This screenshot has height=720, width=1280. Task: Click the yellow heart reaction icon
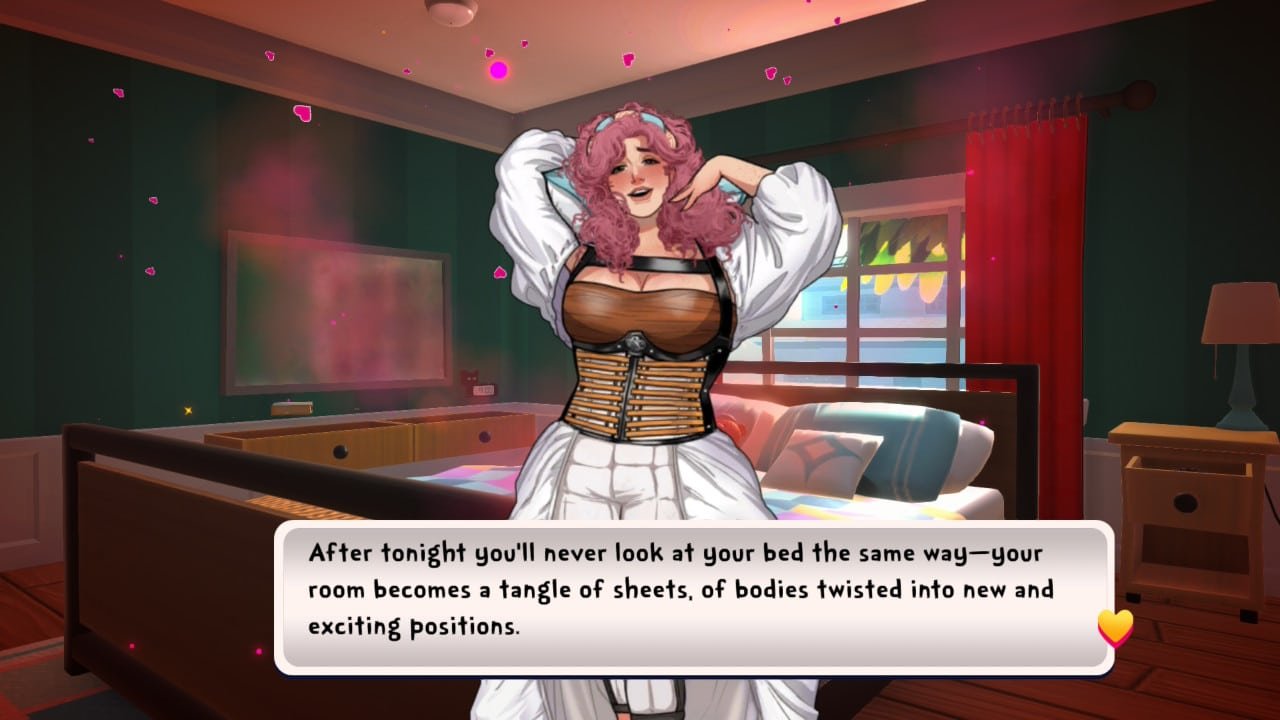[1113, 629]
